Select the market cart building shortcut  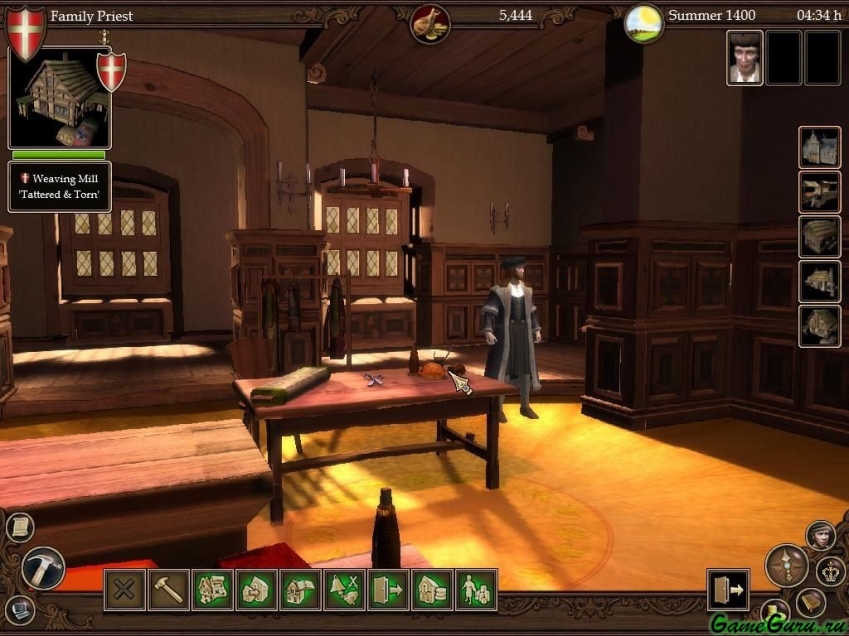819,192
